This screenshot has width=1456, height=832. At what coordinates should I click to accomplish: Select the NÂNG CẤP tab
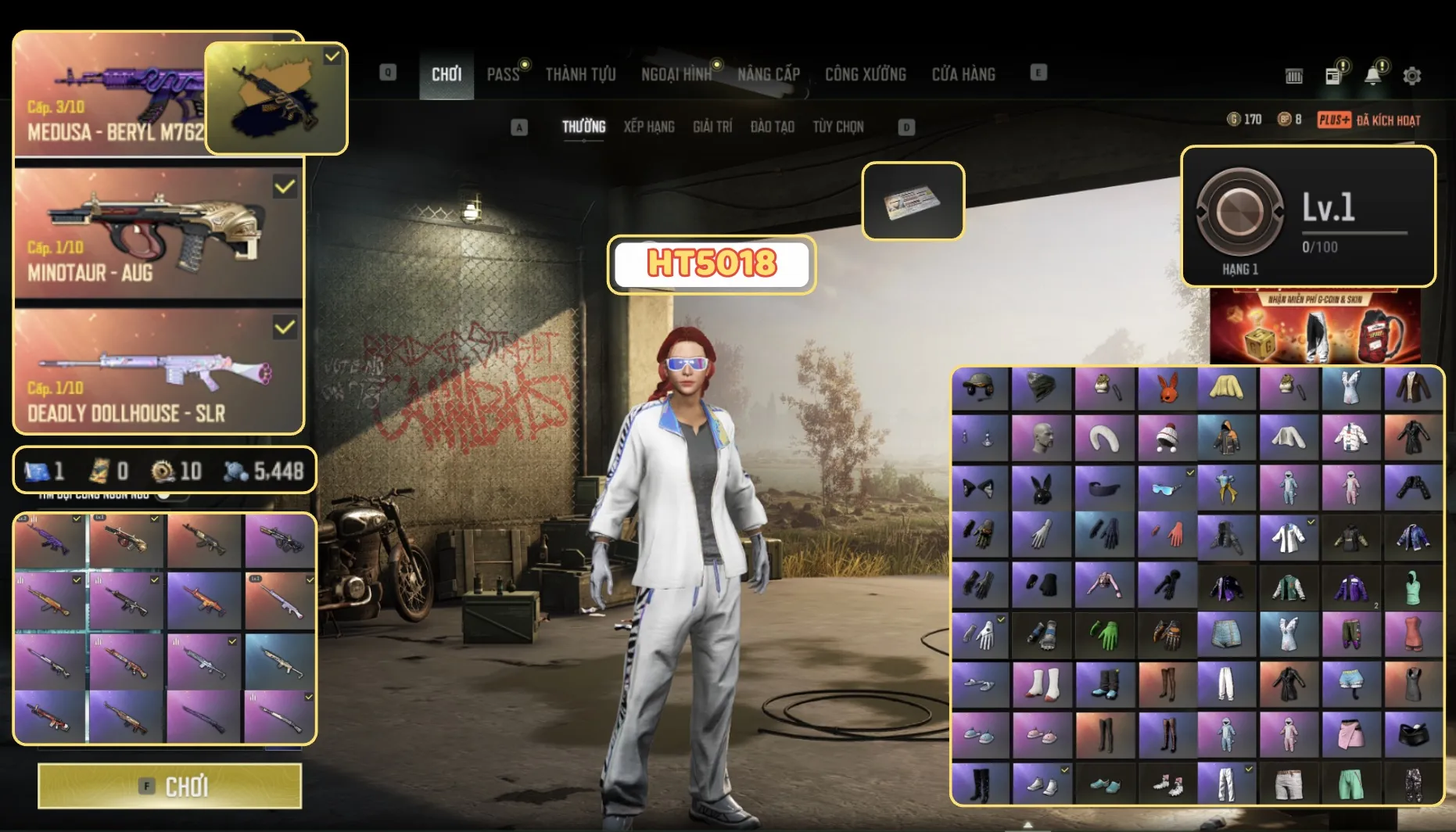click(x=769, y=74)
